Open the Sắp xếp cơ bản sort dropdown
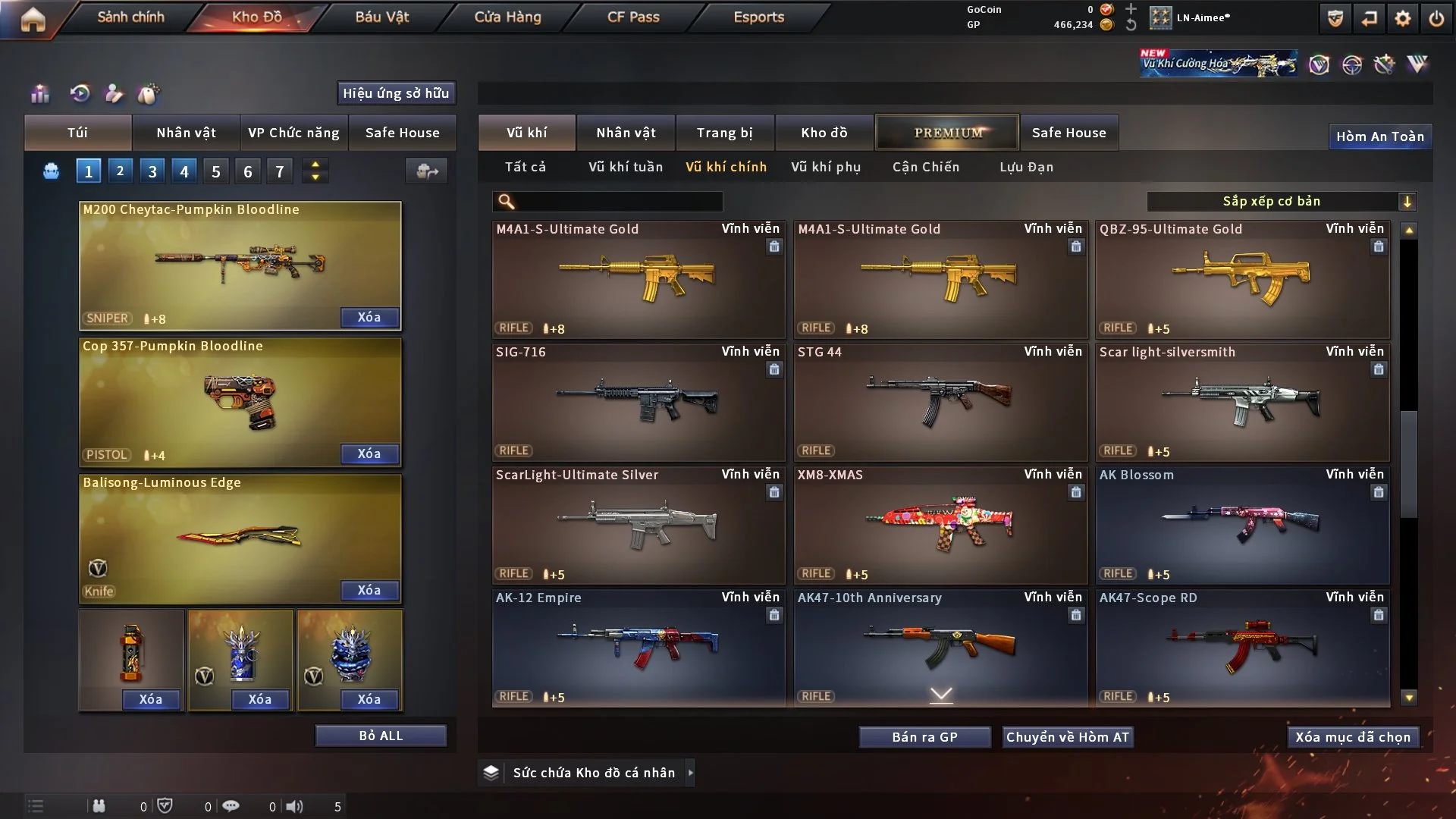1456x819 pixels. coord(1281,202)
